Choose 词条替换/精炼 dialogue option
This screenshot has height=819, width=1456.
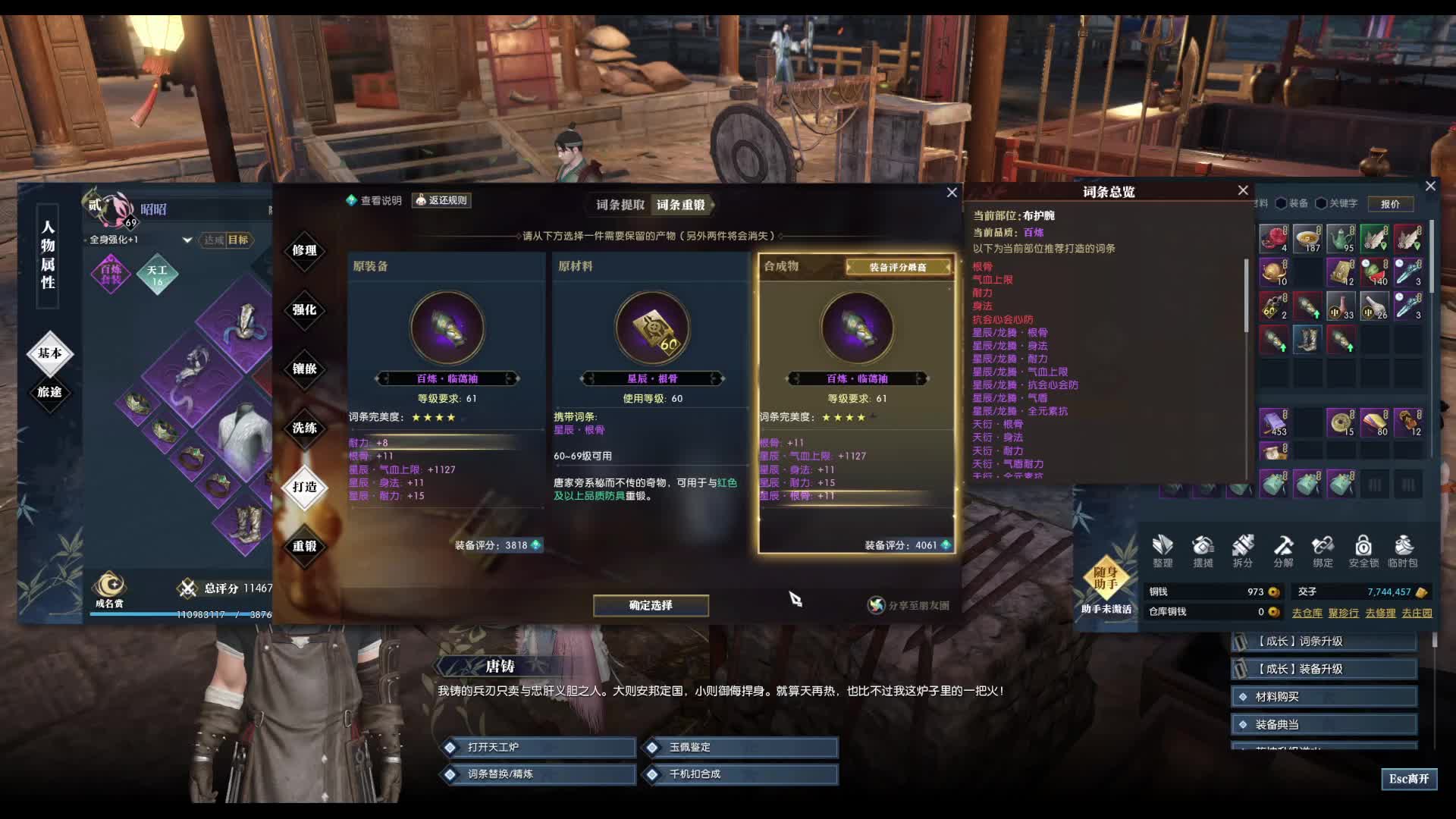tap(538, 774)
